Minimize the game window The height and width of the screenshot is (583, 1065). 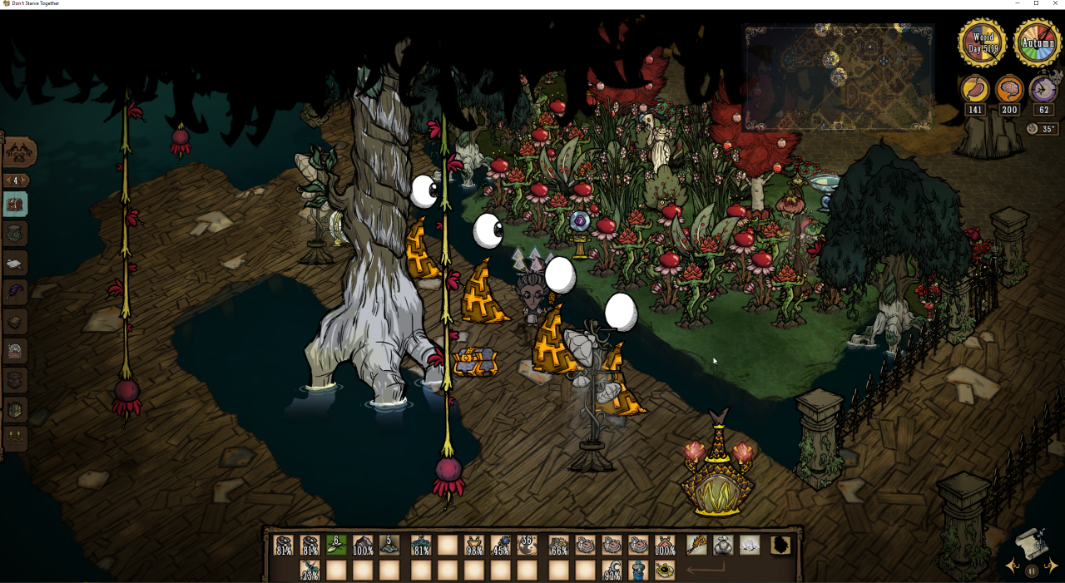(1017, 4)
